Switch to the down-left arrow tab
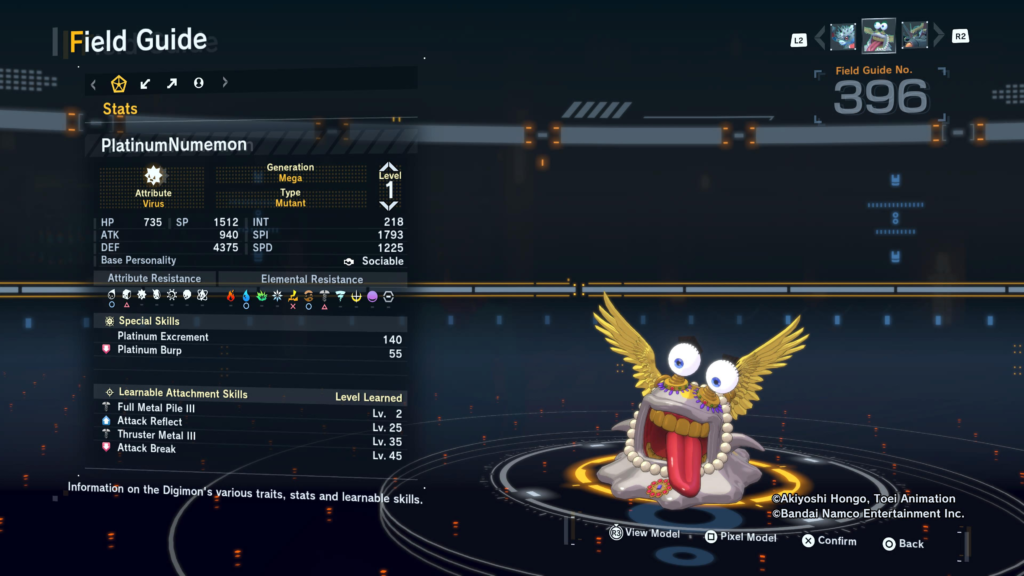 [x=146, y=84]
